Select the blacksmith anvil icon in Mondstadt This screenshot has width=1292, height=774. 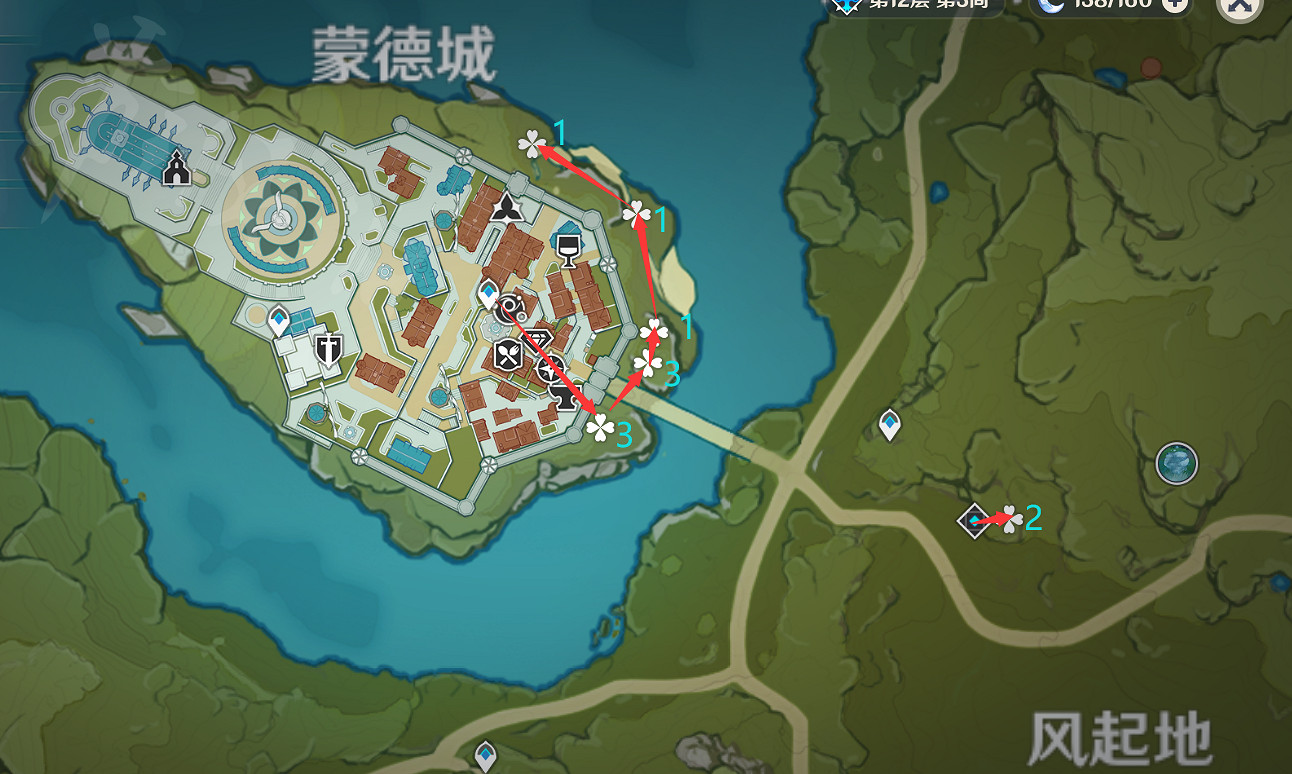[x=564, y=397]
